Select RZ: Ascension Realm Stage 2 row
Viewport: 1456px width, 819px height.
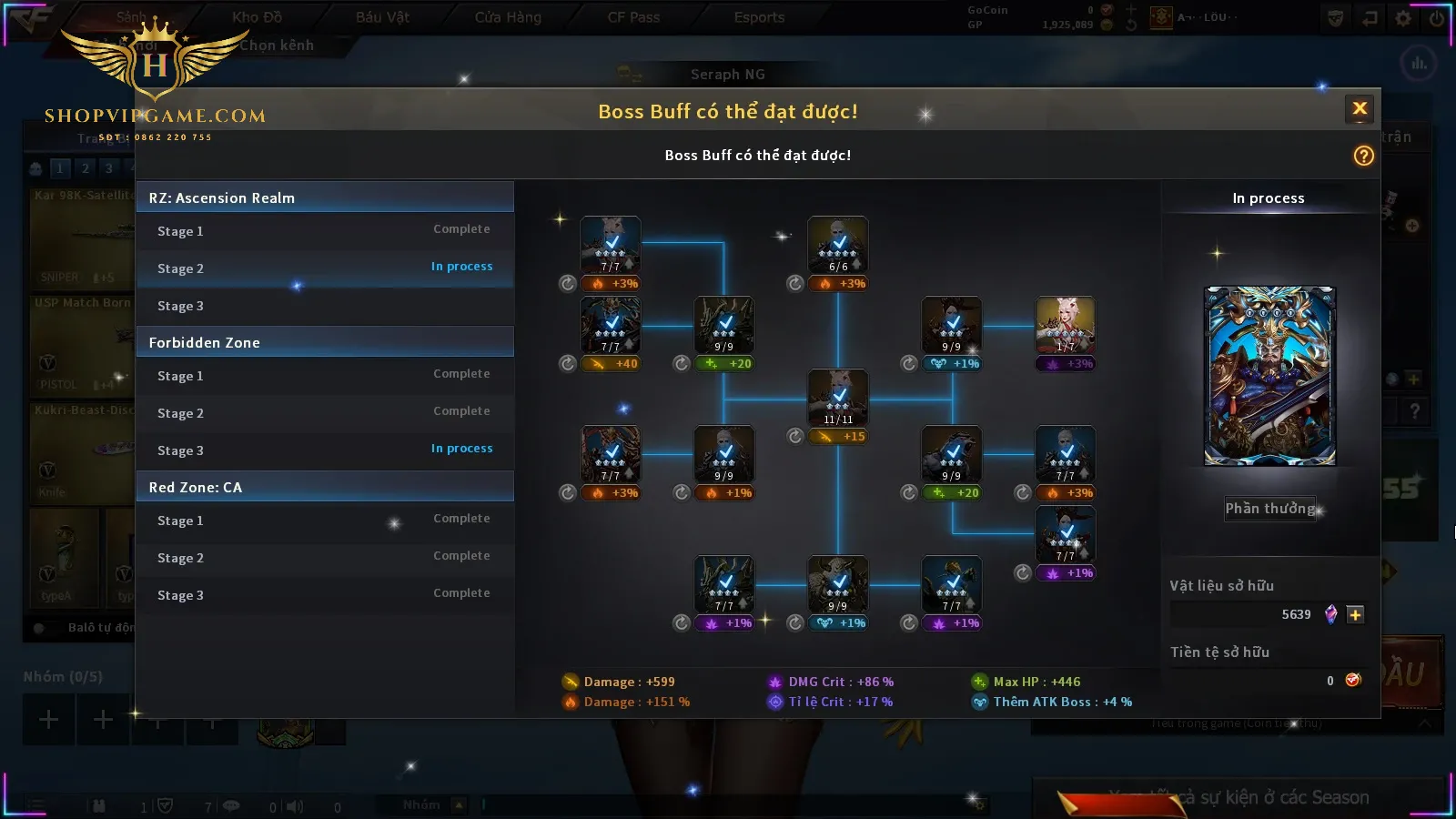pos(325,268)
